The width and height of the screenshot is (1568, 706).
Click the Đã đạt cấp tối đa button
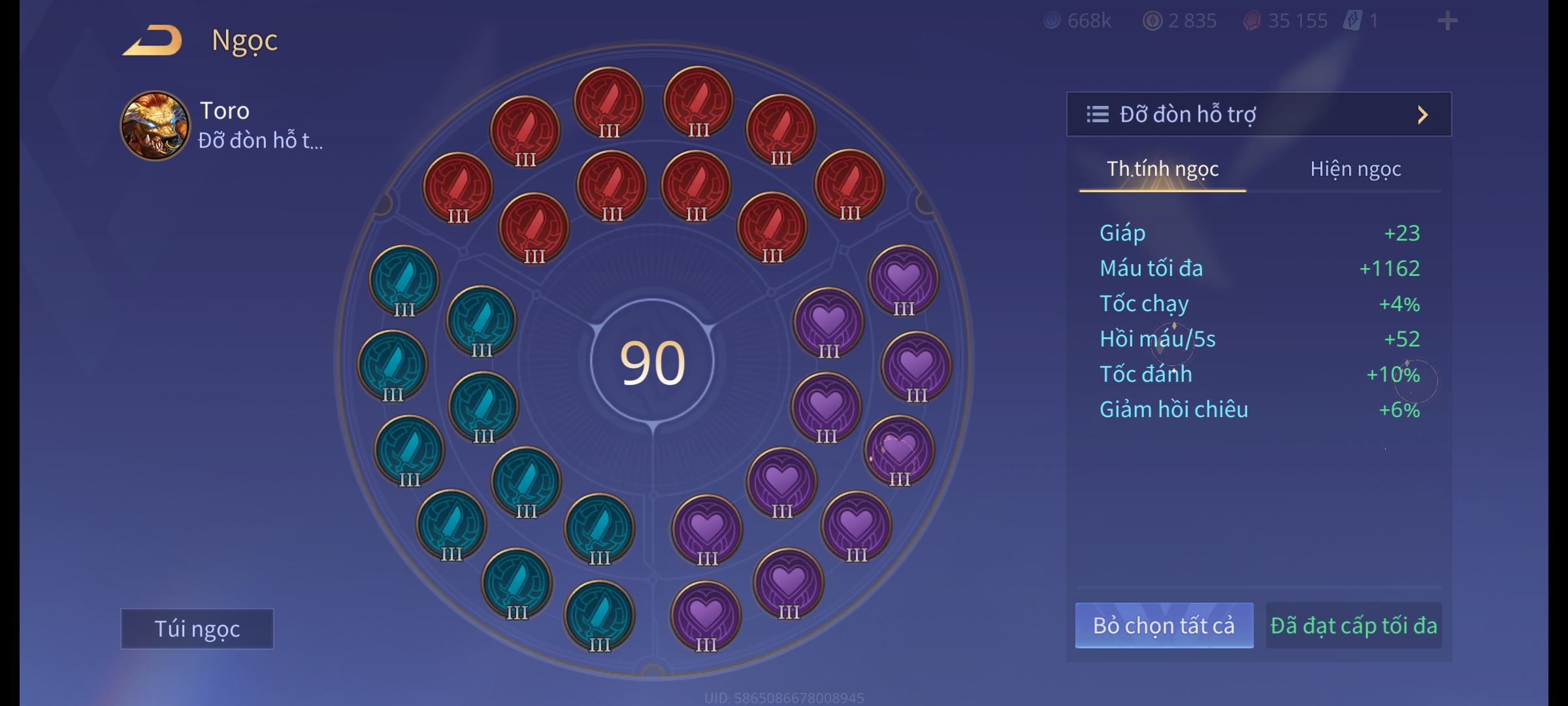(1354, 626)
